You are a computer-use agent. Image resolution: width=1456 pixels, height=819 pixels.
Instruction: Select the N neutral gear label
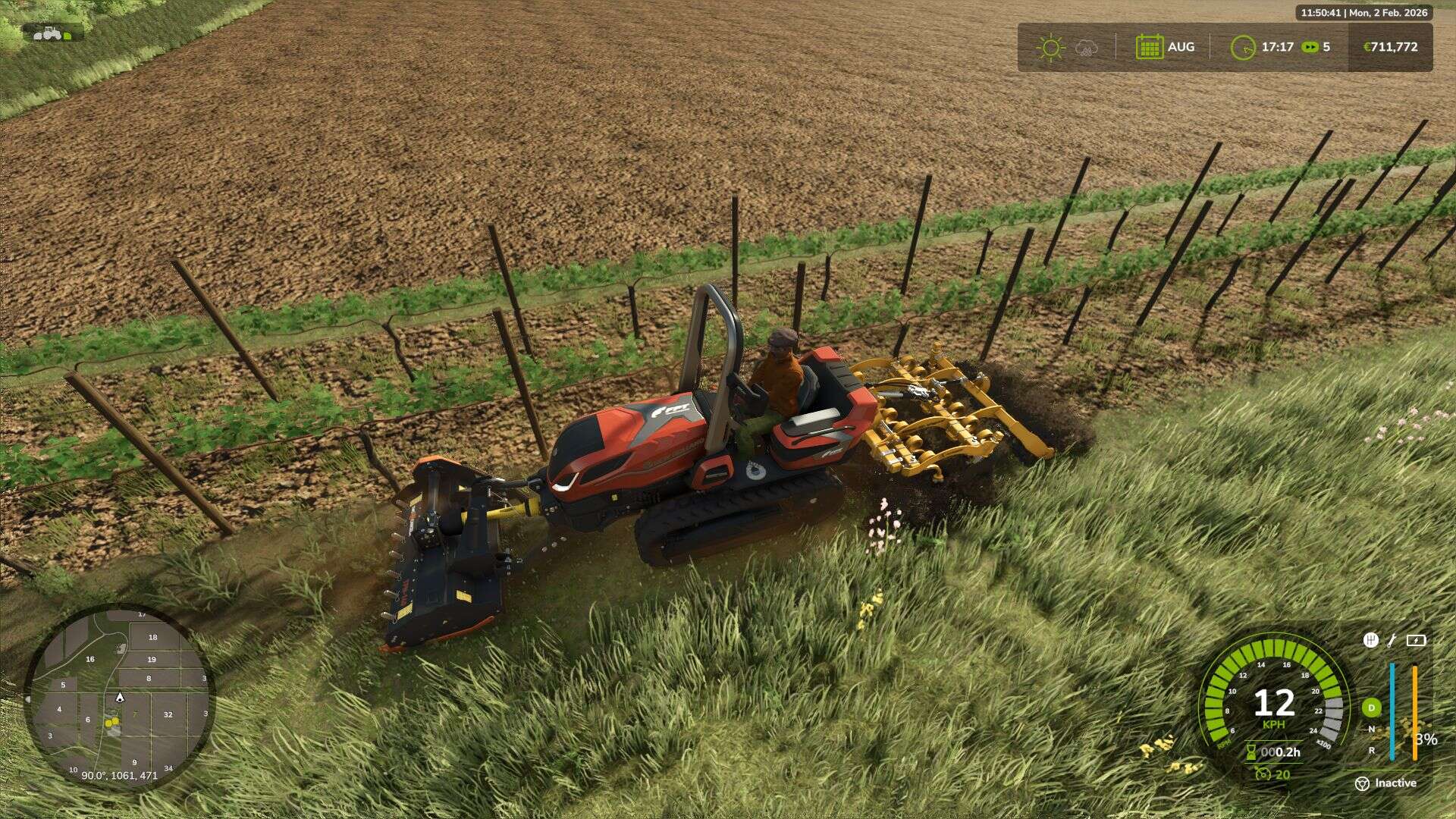point(1371,729)
